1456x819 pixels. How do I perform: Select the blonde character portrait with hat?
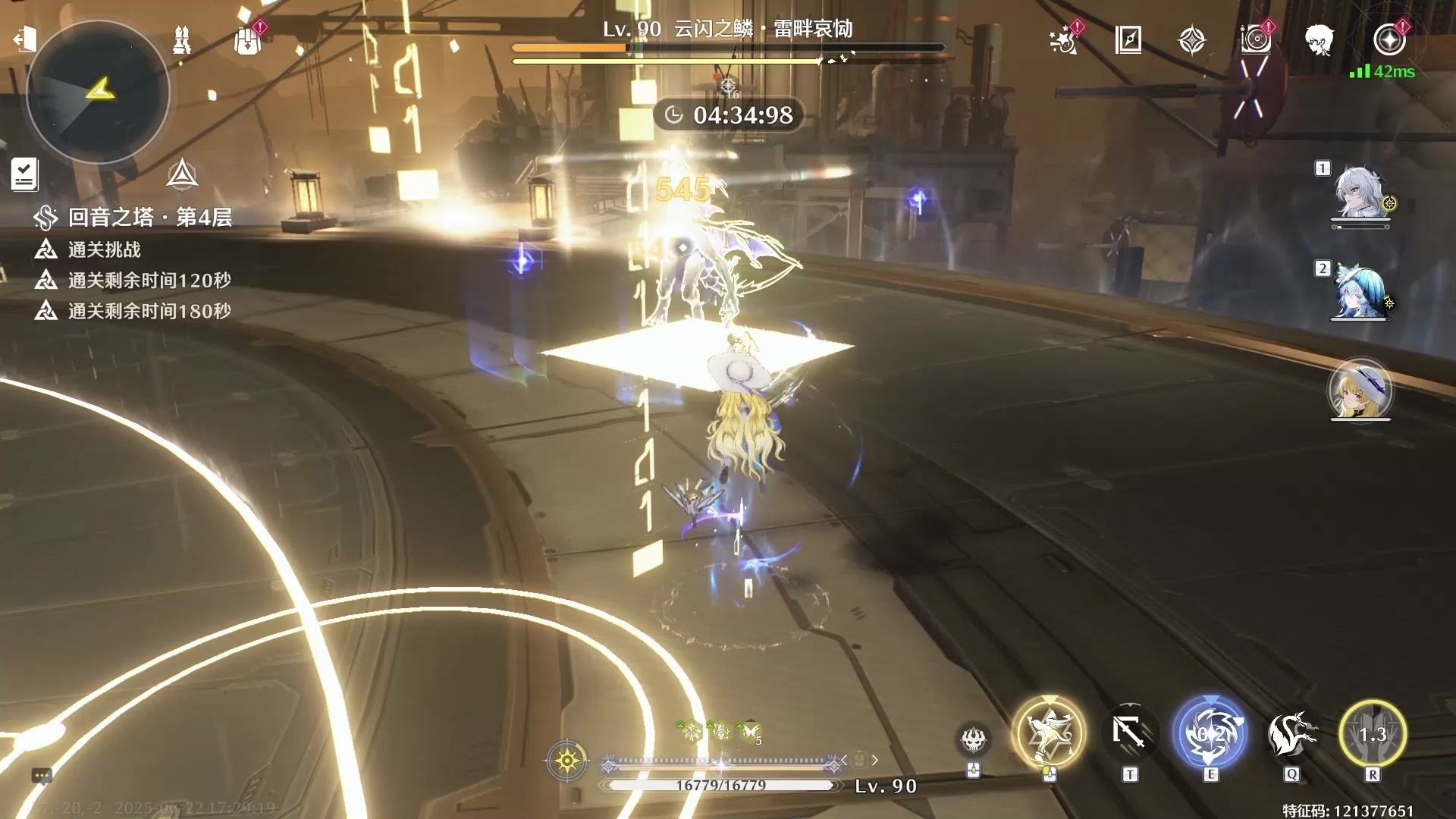tap(1360, 391)
